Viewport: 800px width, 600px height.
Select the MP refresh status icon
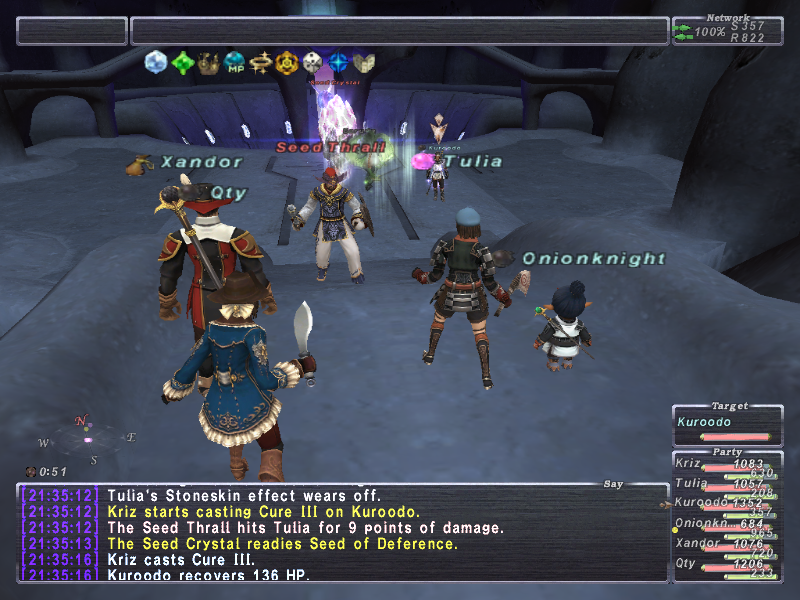234,62
